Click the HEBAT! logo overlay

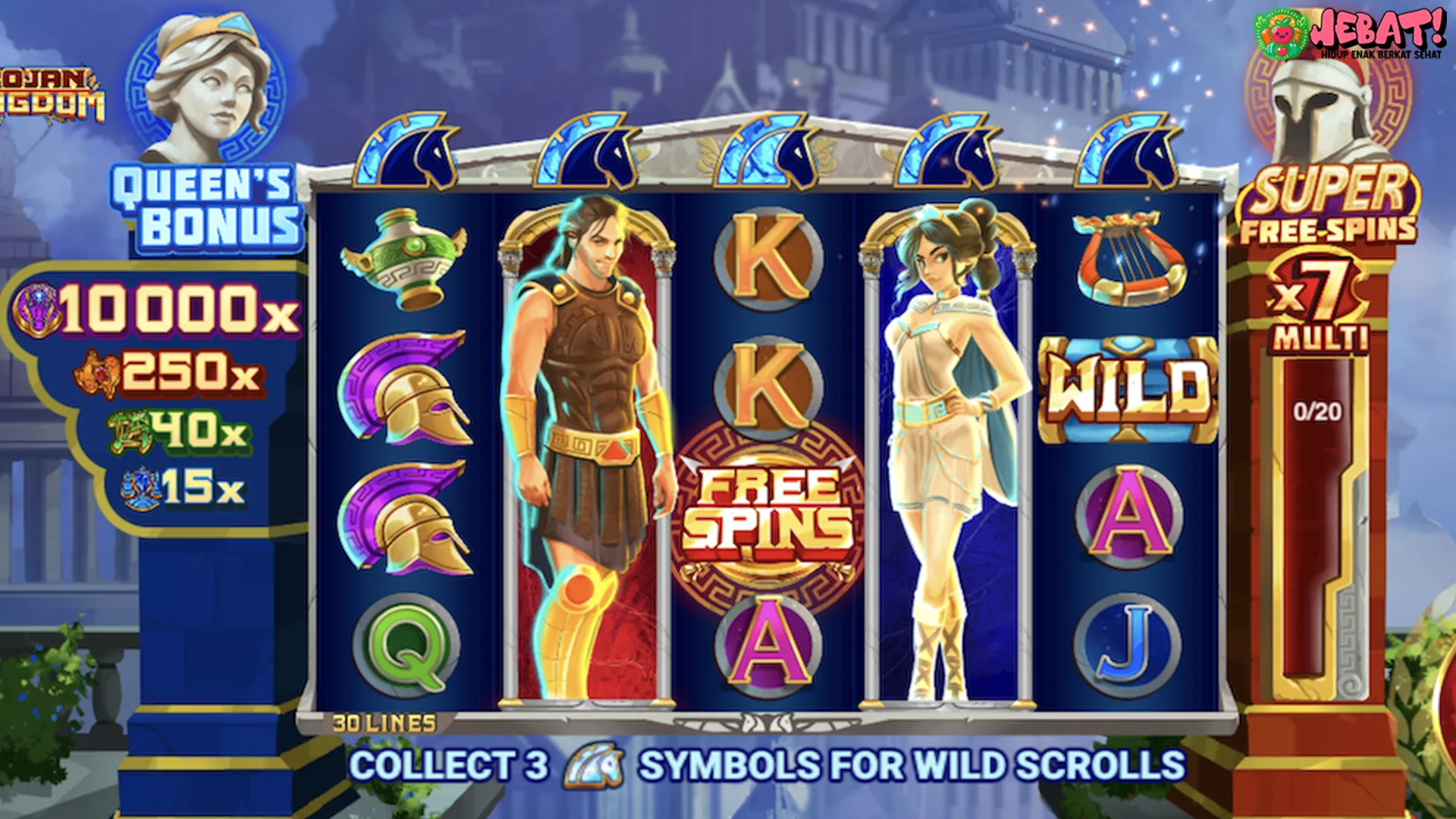1351,33
